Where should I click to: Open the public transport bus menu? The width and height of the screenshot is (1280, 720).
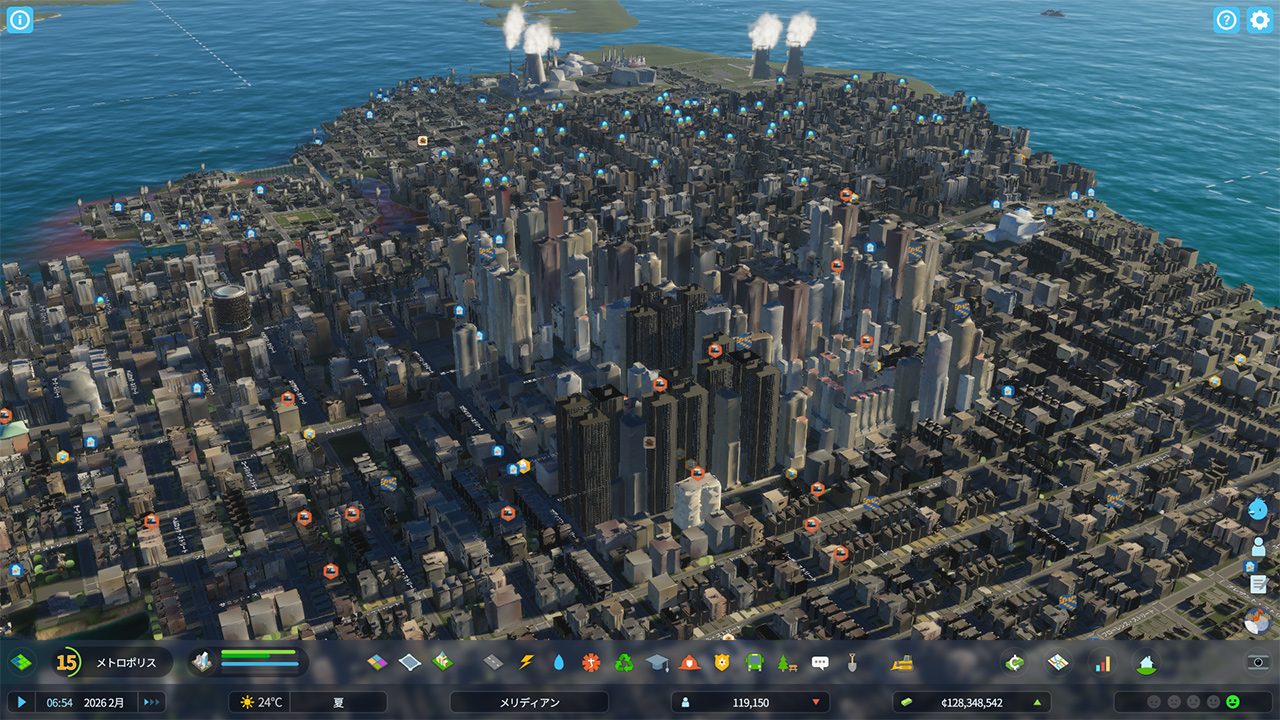point(754,662)
